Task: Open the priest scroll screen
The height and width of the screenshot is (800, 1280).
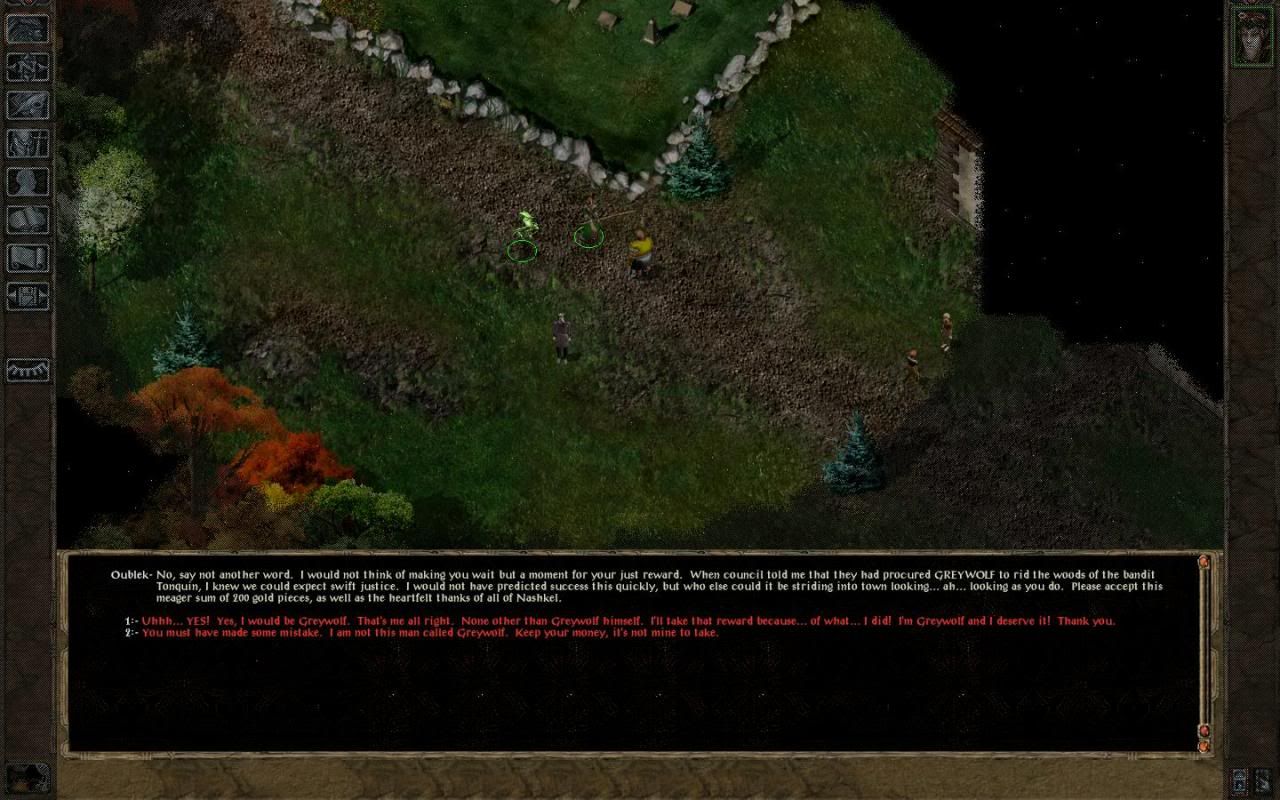Action: [27, 257]
